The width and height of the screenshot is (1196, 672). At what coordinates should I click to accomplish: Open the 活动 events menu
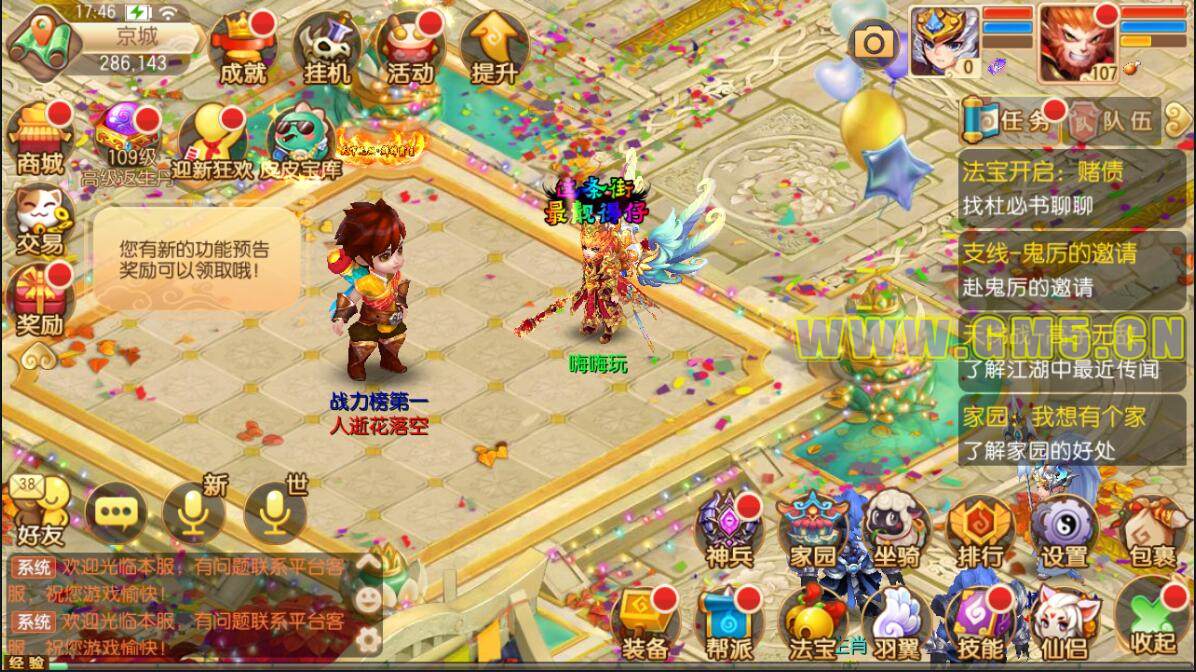410,48
